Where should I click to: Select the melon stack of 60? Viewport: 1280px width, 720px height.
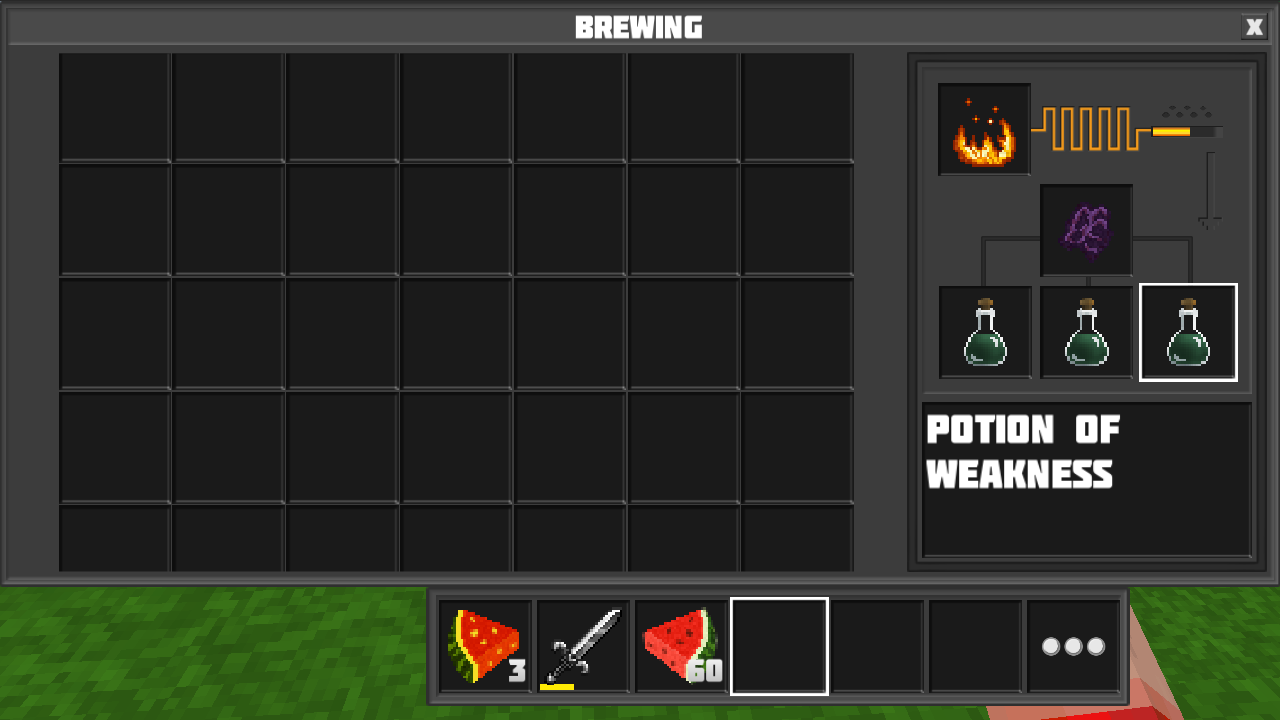click(680, 645)
